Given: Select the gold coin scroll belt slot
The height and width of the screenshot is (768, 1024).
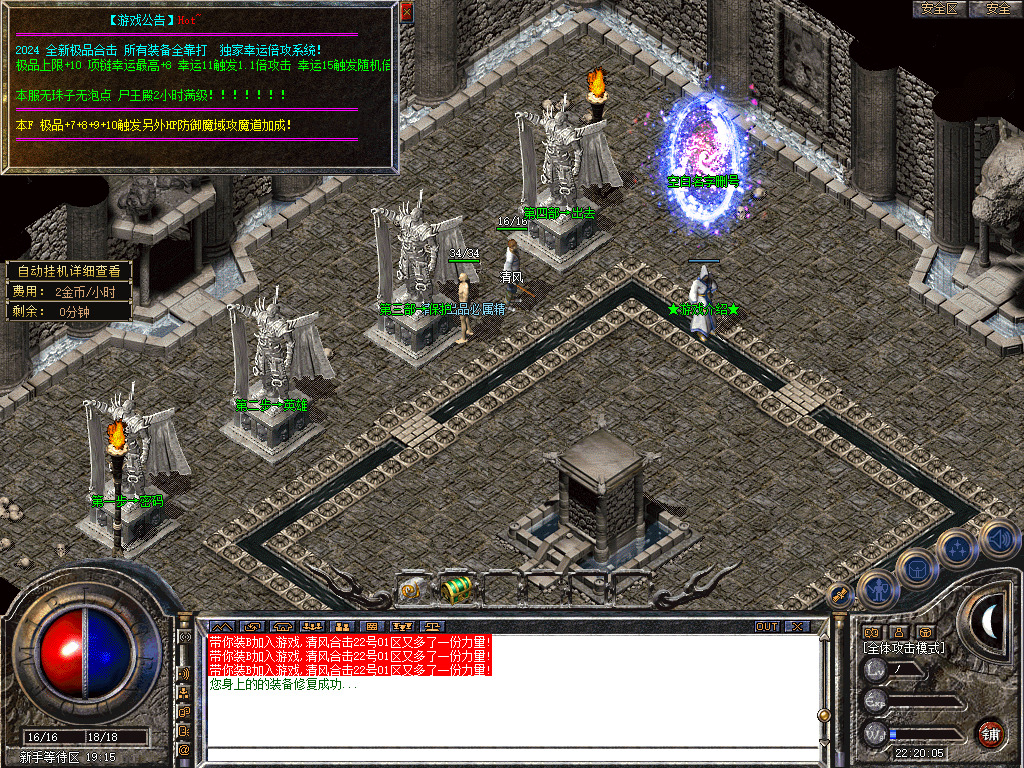Looking at the screenshot, I should tap(411, 590).
